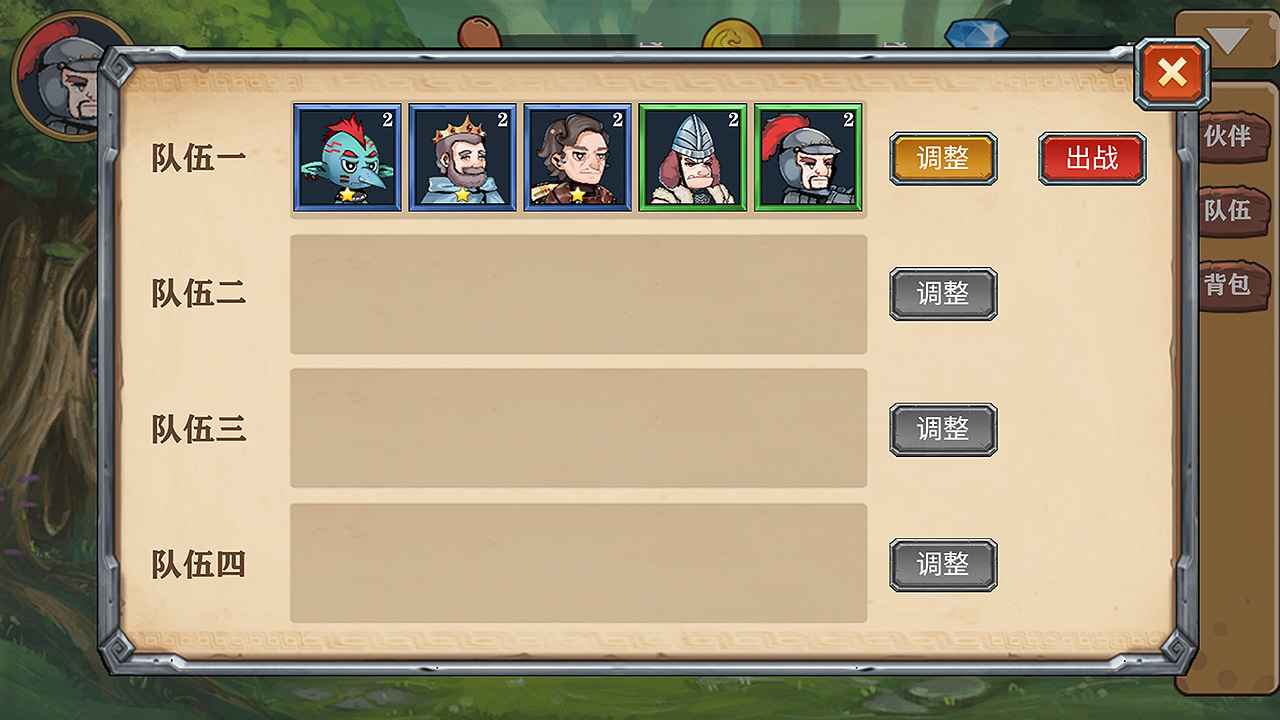Viewport: 1280px width, 720px height.
Task: Click the brown-haired starred hero portrait
Action: point(577,158)
